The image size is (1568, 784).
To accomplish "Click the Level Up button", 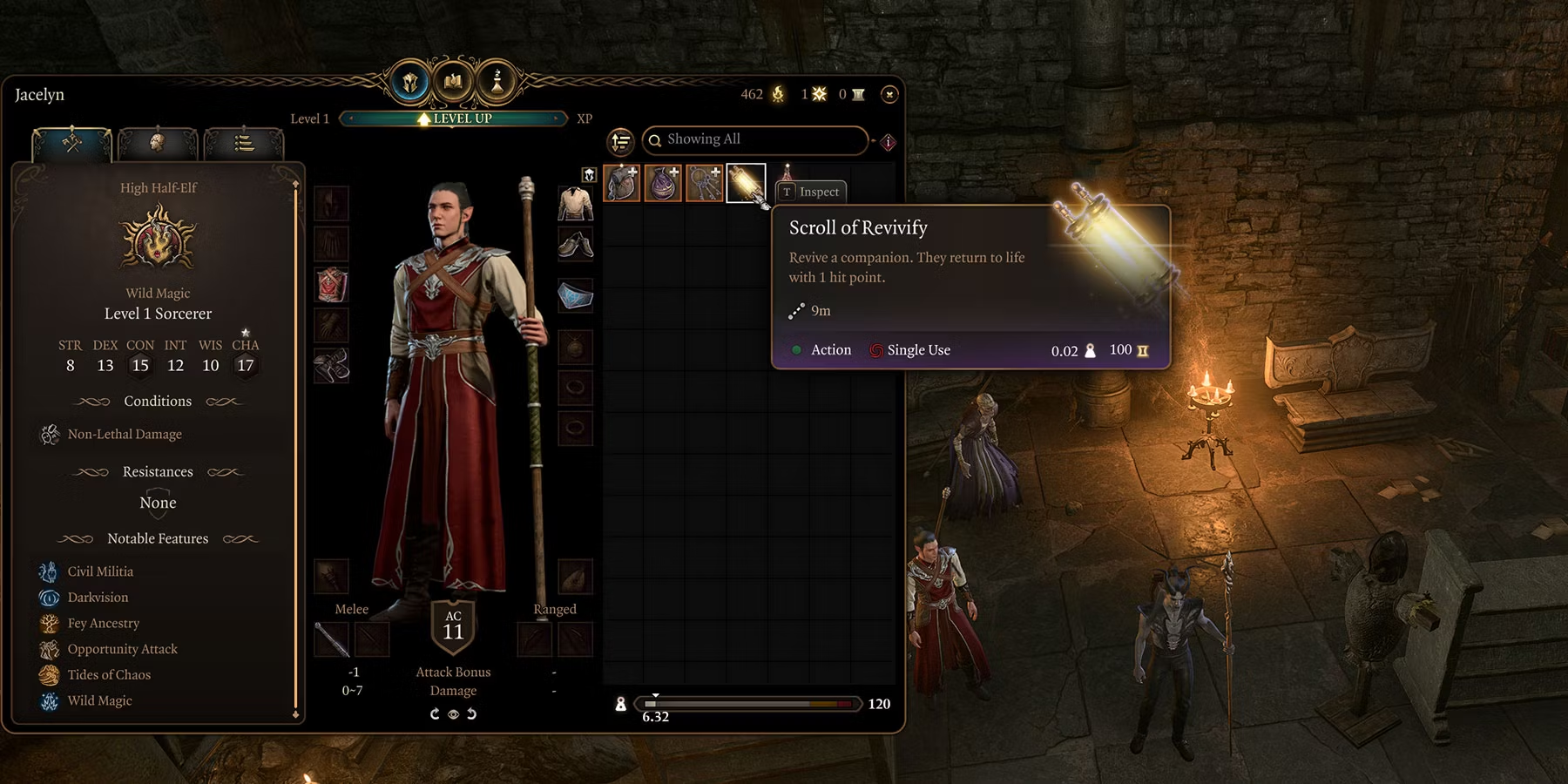I will [454, 118].
